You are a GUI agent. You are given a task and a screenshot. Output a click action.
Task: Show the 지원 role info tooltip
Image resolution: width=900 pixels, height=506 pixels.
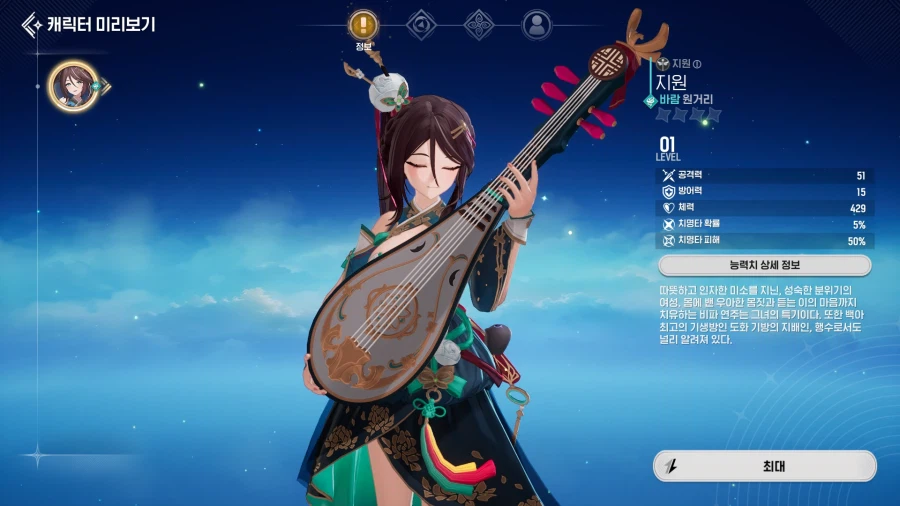[698, 63]
